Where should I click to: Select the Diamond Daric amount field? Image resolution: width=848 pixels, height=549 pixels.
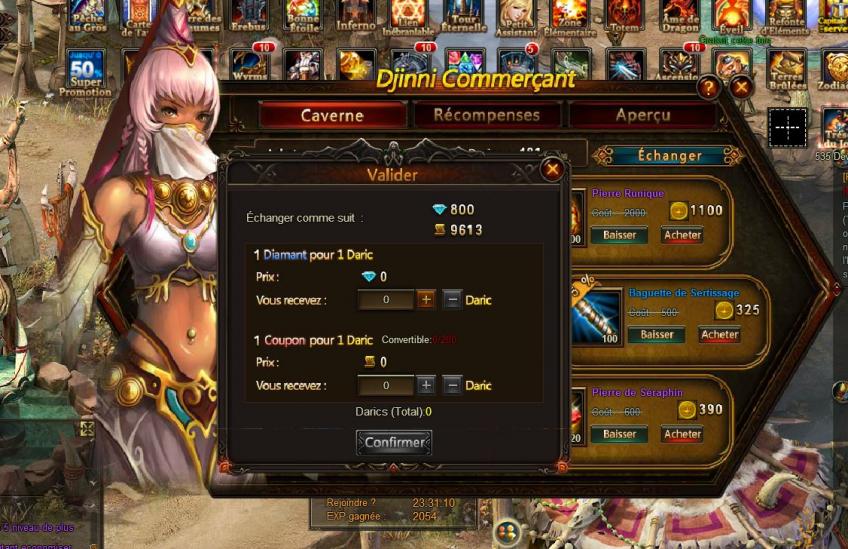(385, 300)
